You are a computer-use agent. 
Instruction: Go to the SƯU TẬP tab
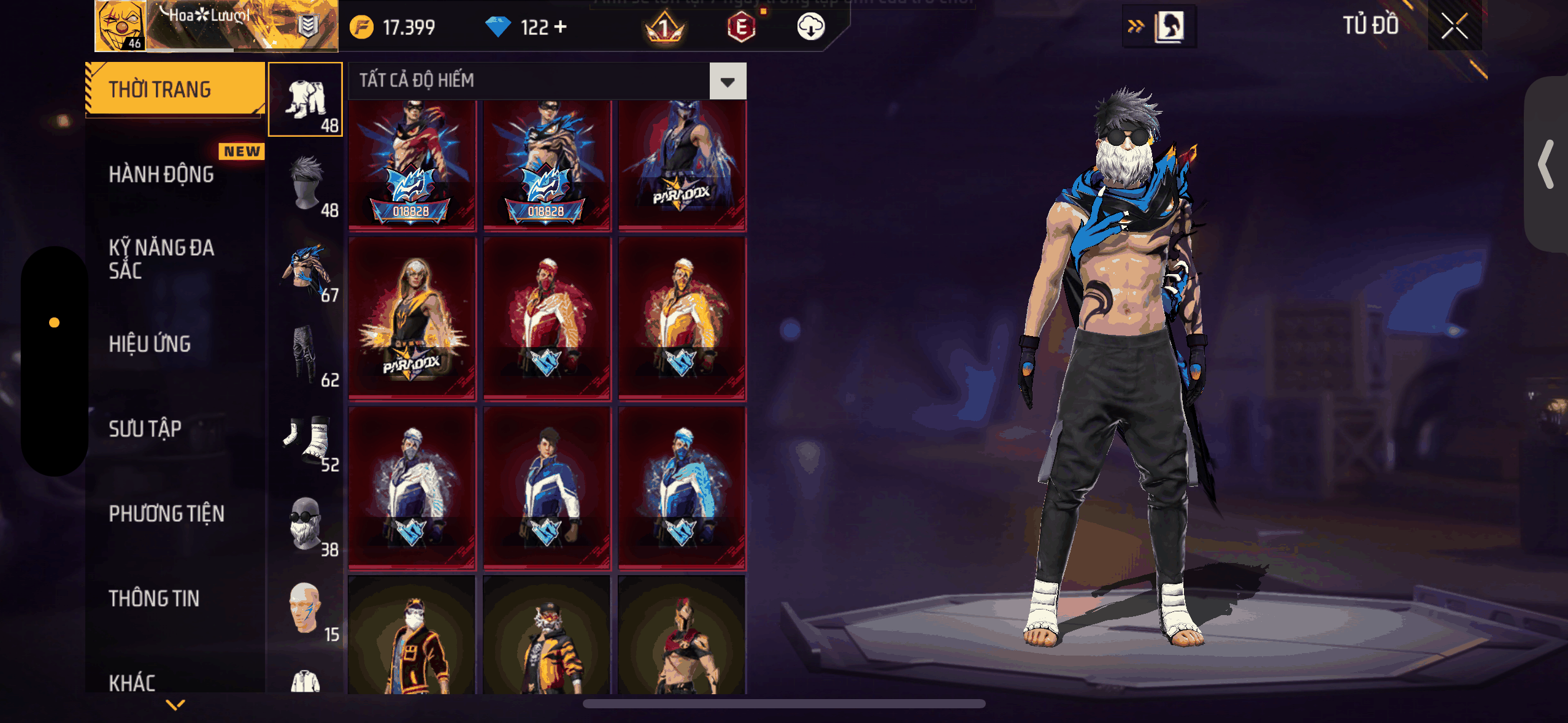145,429
